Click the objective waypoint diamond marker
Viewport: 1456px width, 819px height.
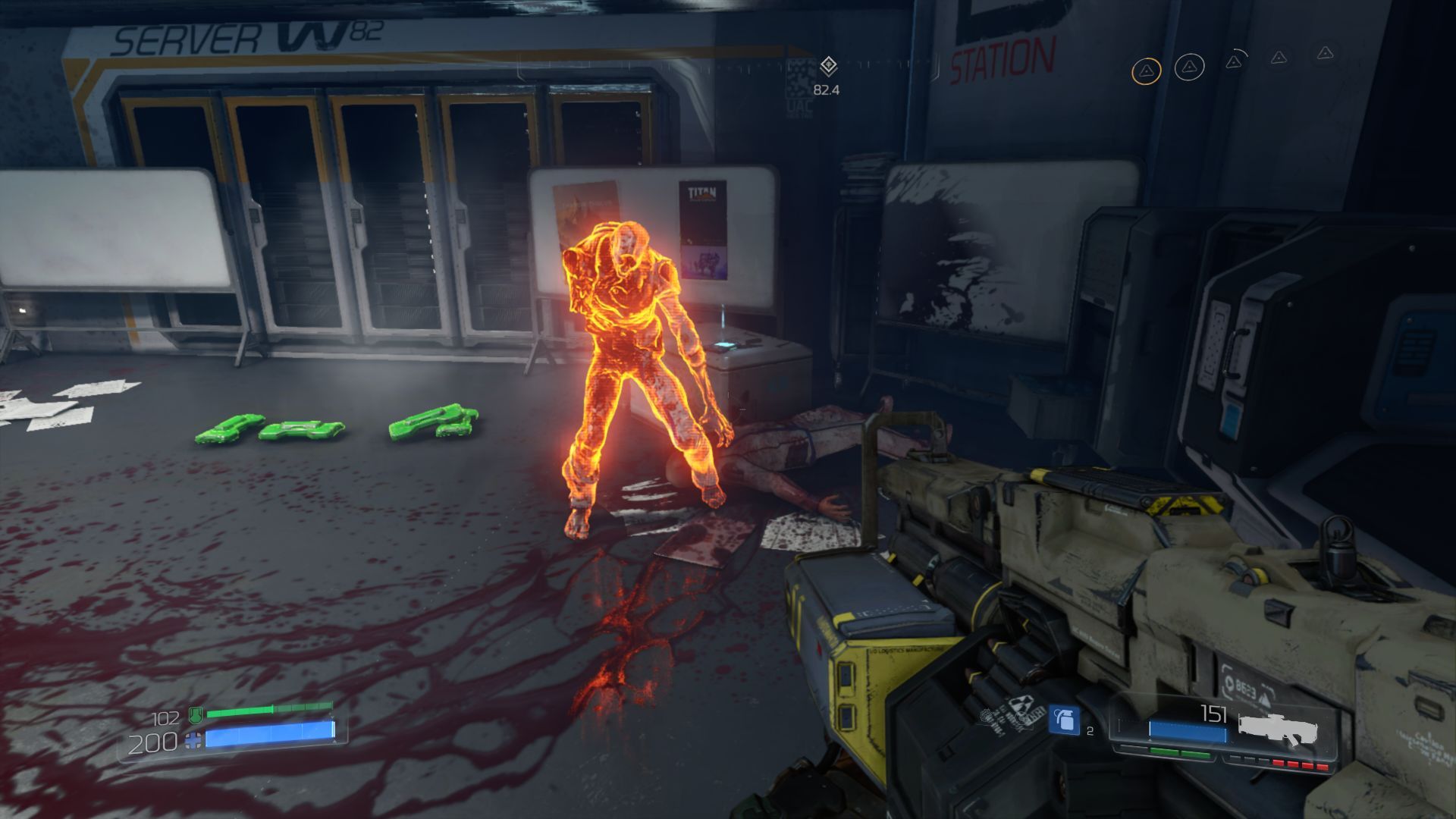pos(828,66)
